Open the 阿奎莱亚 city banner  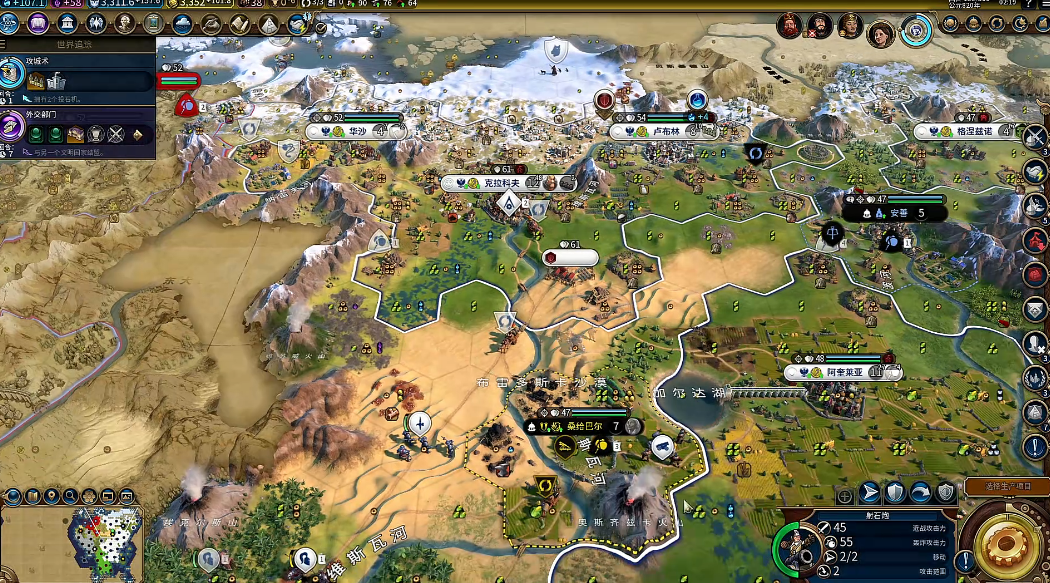point(838,372)
